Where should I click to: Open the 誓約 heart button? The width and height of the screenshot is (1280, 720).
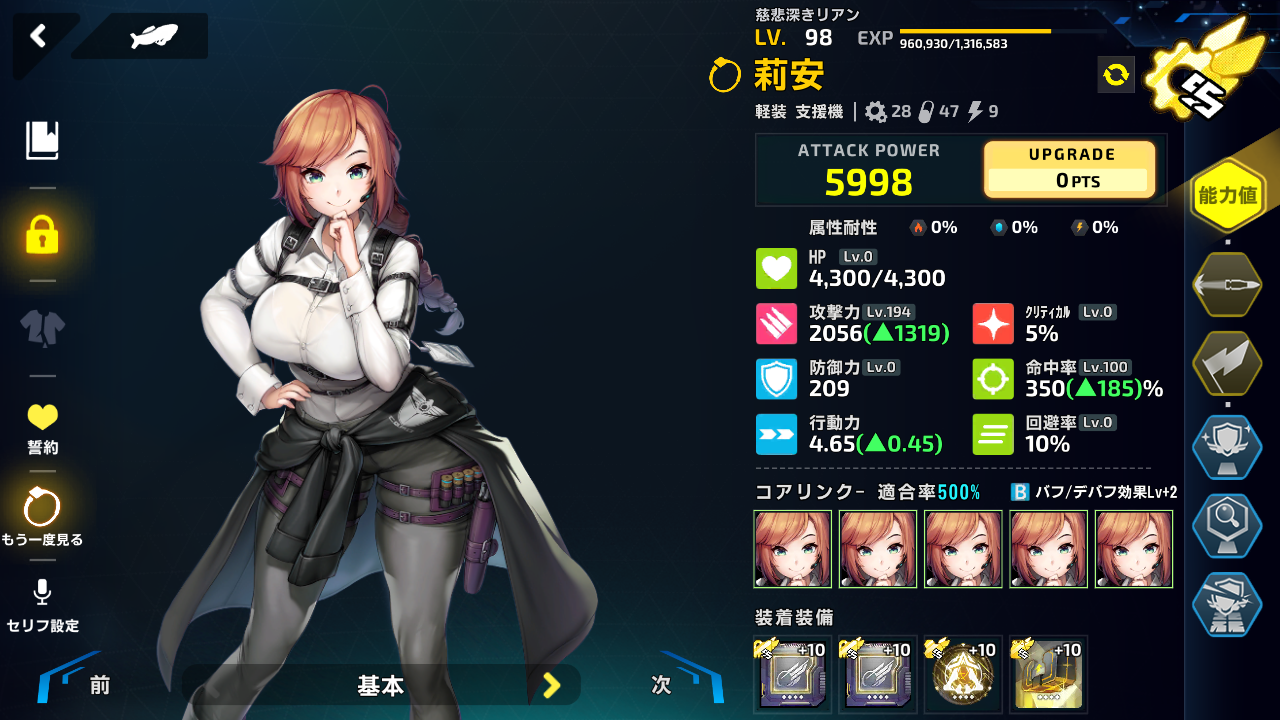click(42, 428)
